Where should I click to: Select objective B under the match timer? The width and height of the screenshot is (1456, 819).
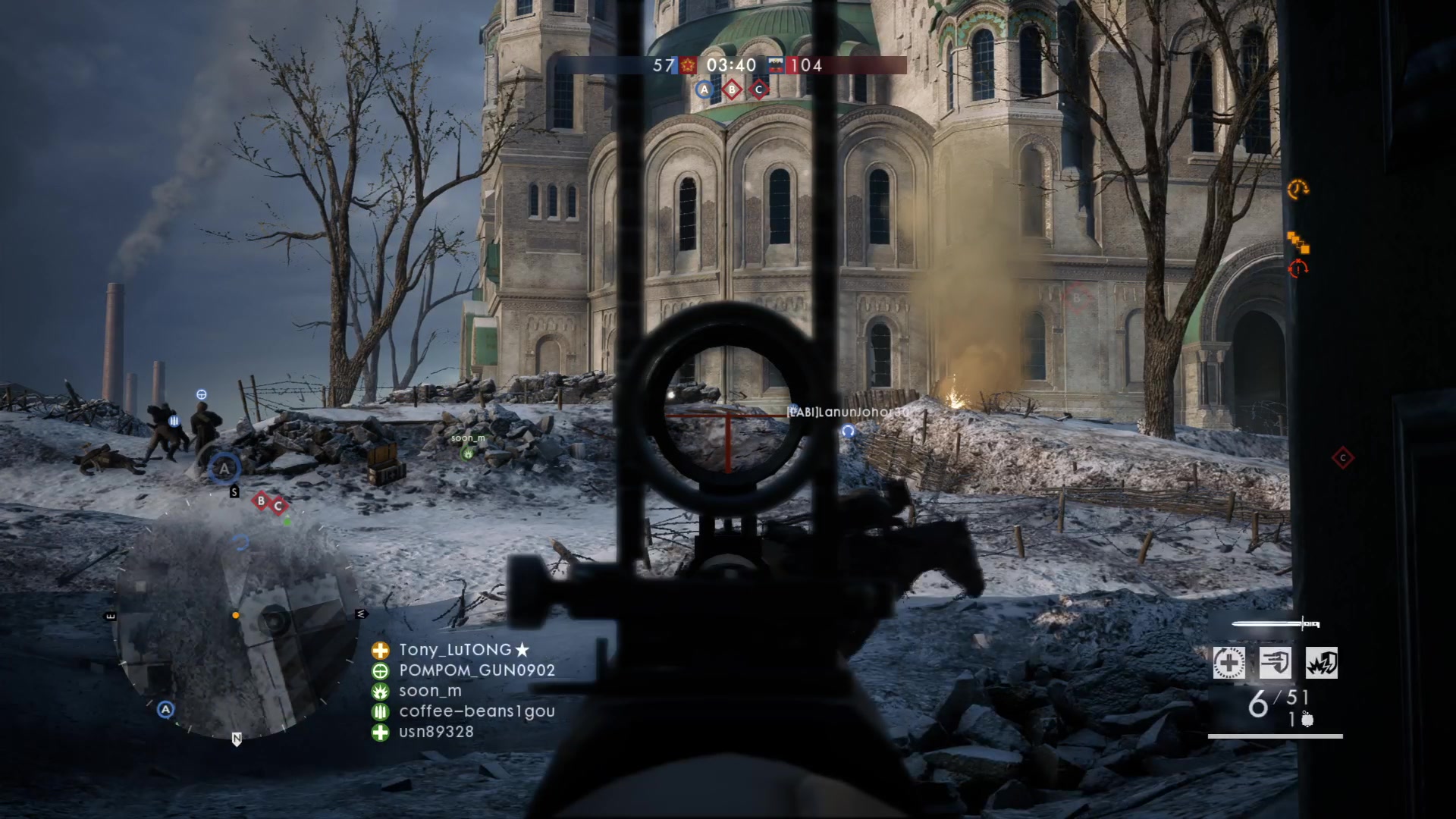pos(732,89)
